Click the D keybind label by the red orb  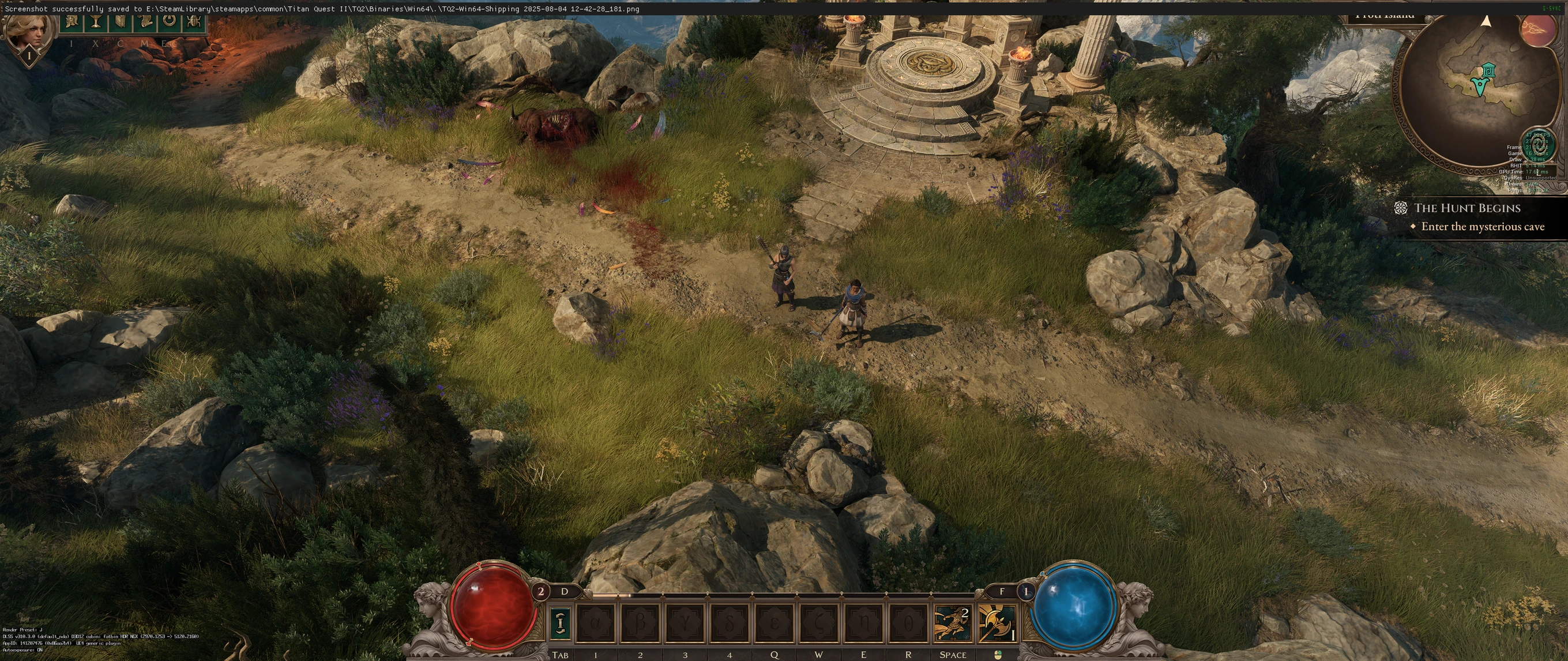[x=566, y=591]
